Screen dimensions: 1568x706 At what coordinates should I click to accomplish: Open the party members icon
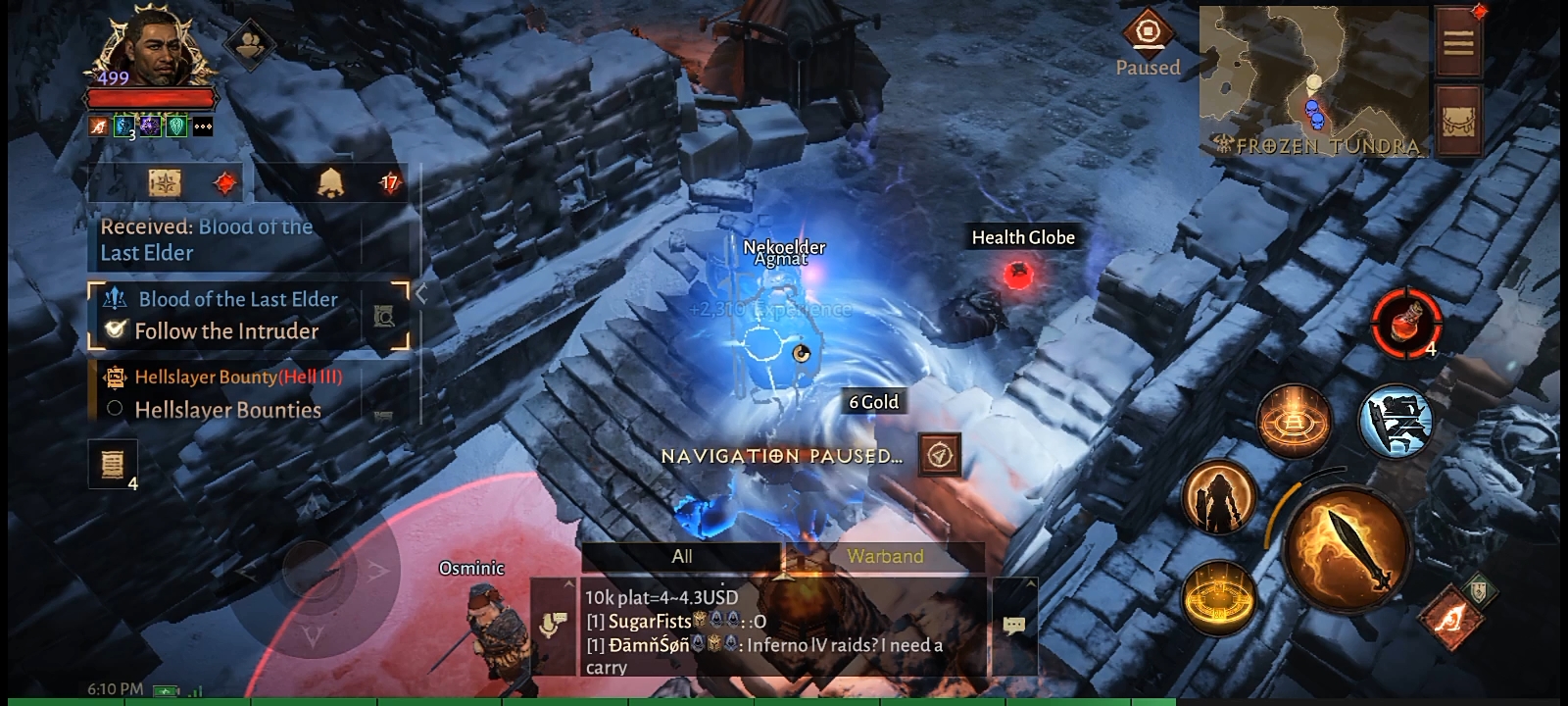[252, 44]
